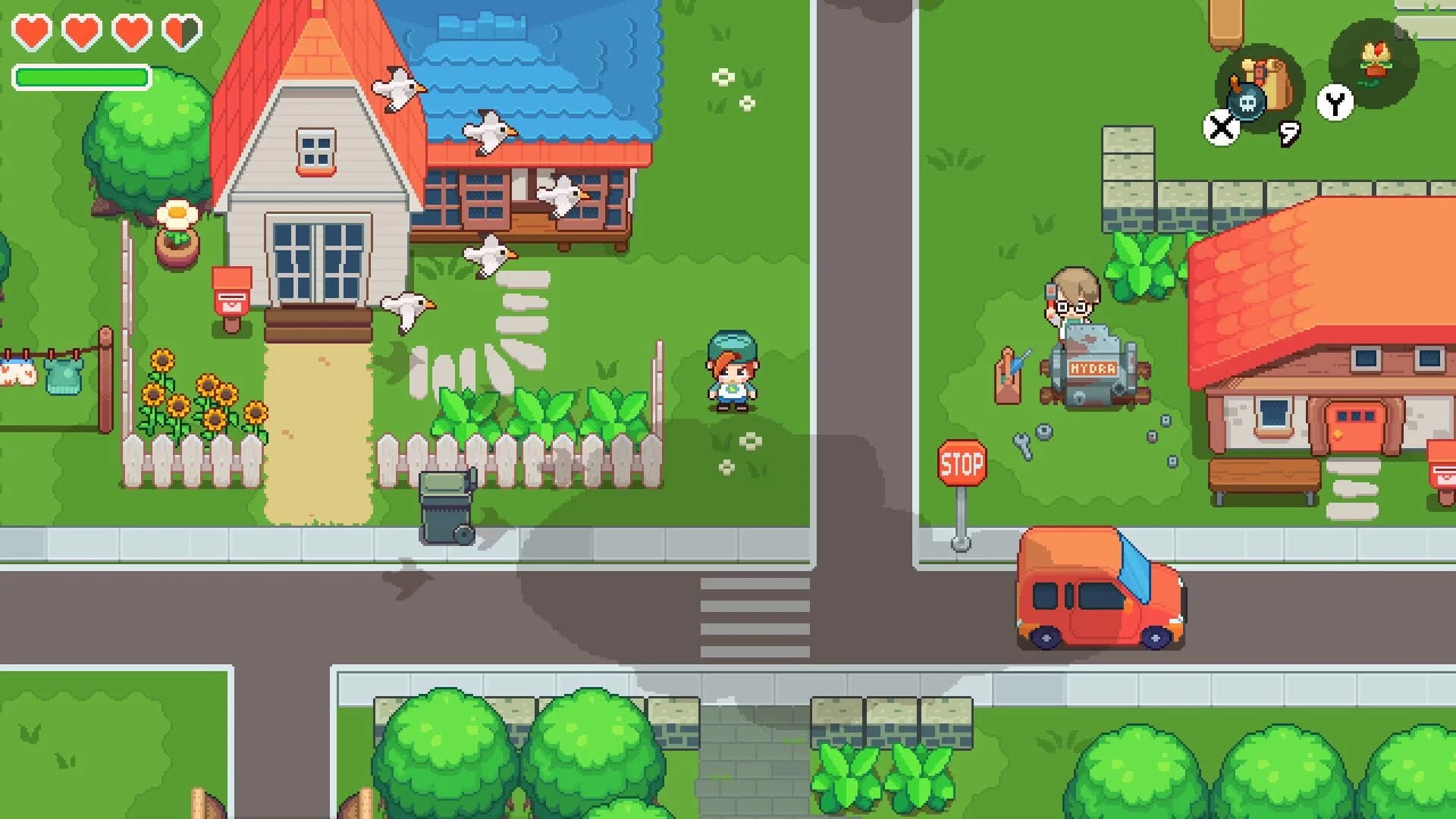Viewport: 1456px width, 819px height.
Task: Select the bomb item bound to X button
Action: point(1246,99)
